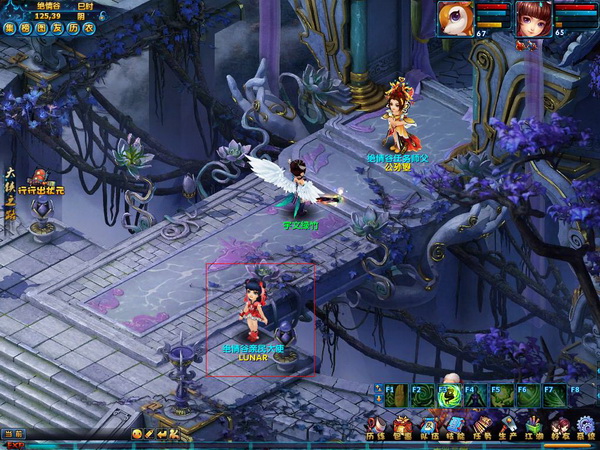Use the F1 skill slot
This screenshot has width=600, height=450.
[x=397, y=396]
